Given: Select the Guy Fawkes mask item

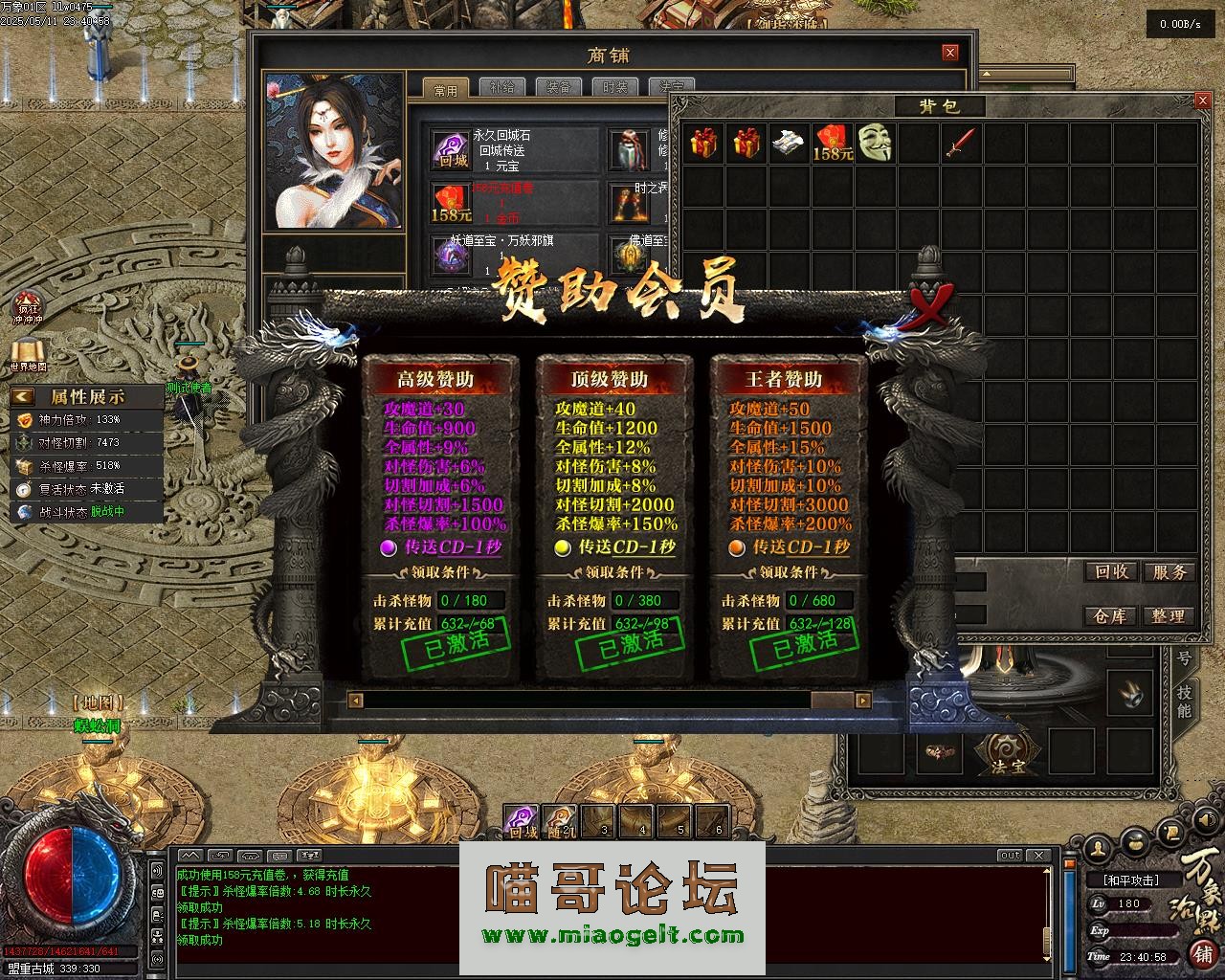Looking at the screenshot, I should pos(875,142).
